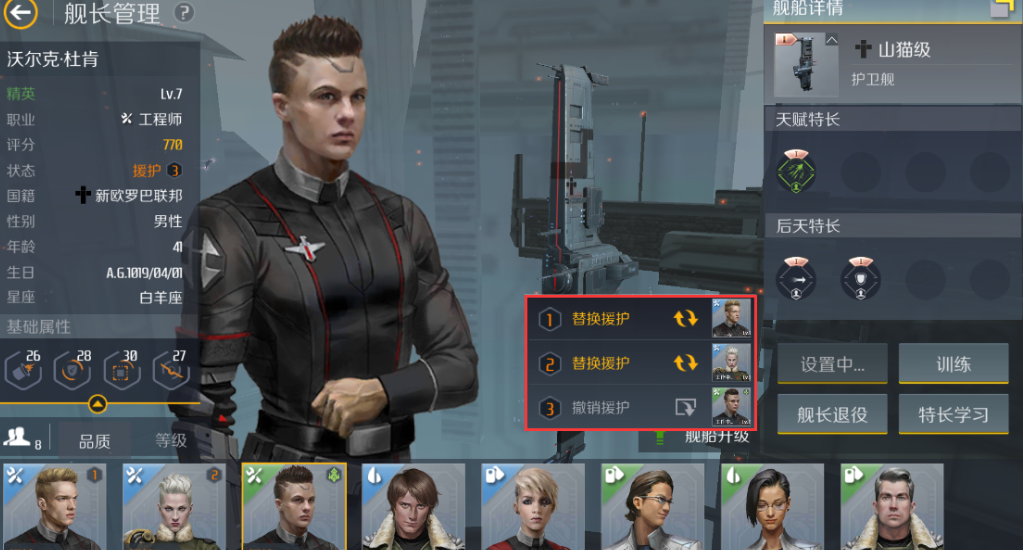Screen dimensions: 1023x550
Task: Sort captains by 等级 tab
Action: click(x=170, y=440)
